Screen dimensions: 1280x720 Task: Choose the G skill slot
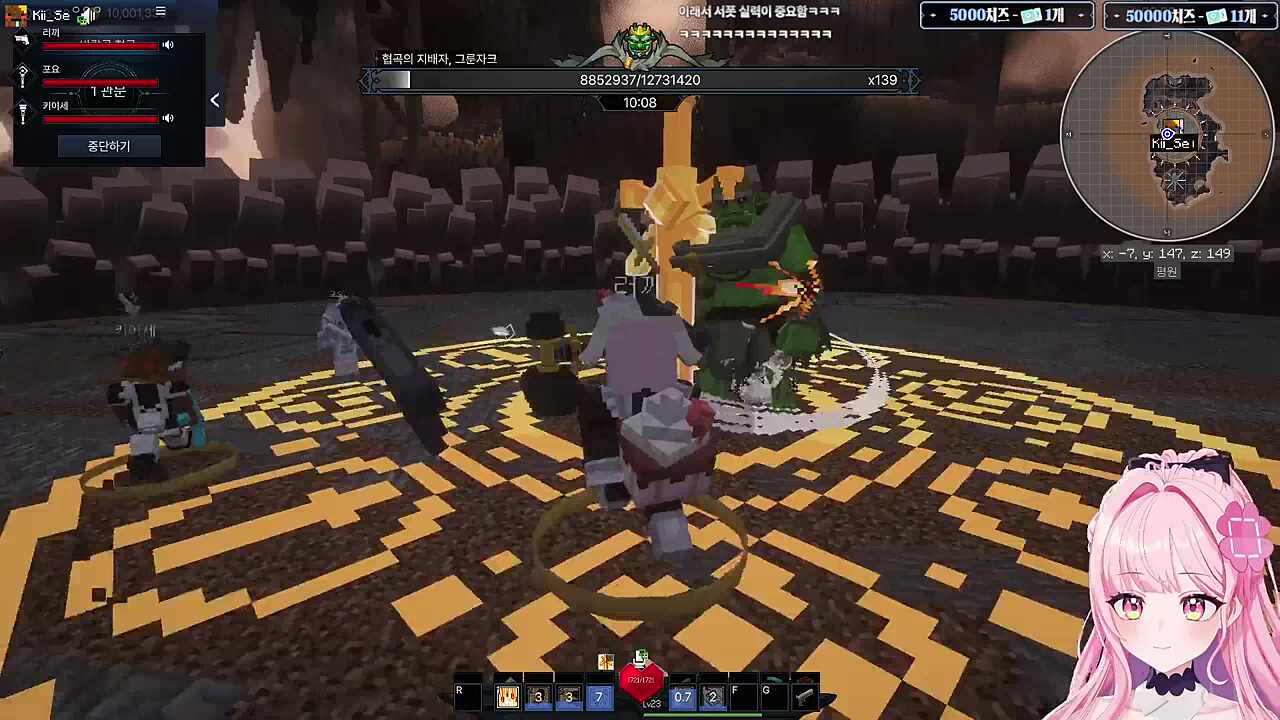[773, 696]
